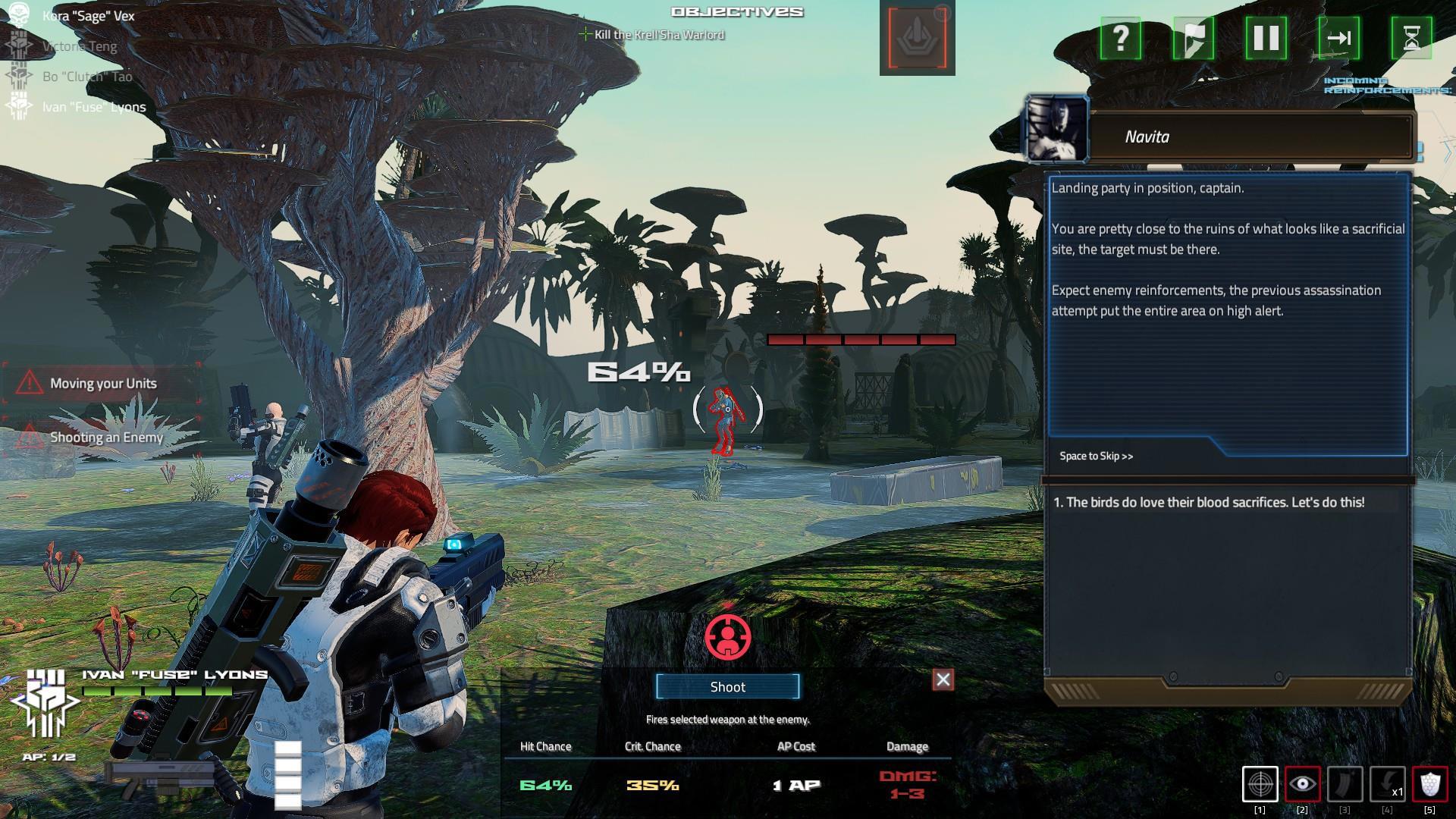This screenshot has height=819, width=1456.
Task: Open the Moving your Units tutorial
Action: tap(103, 383)
